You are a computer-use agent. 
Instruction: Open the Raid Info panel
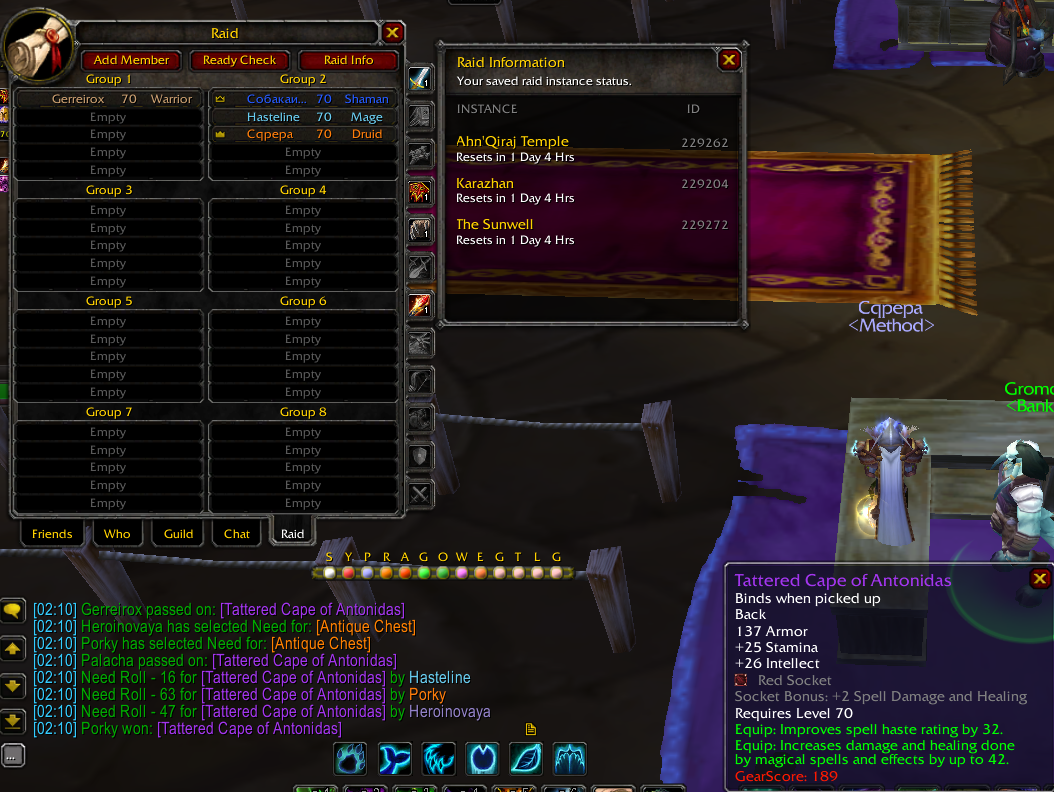[349, 60]
